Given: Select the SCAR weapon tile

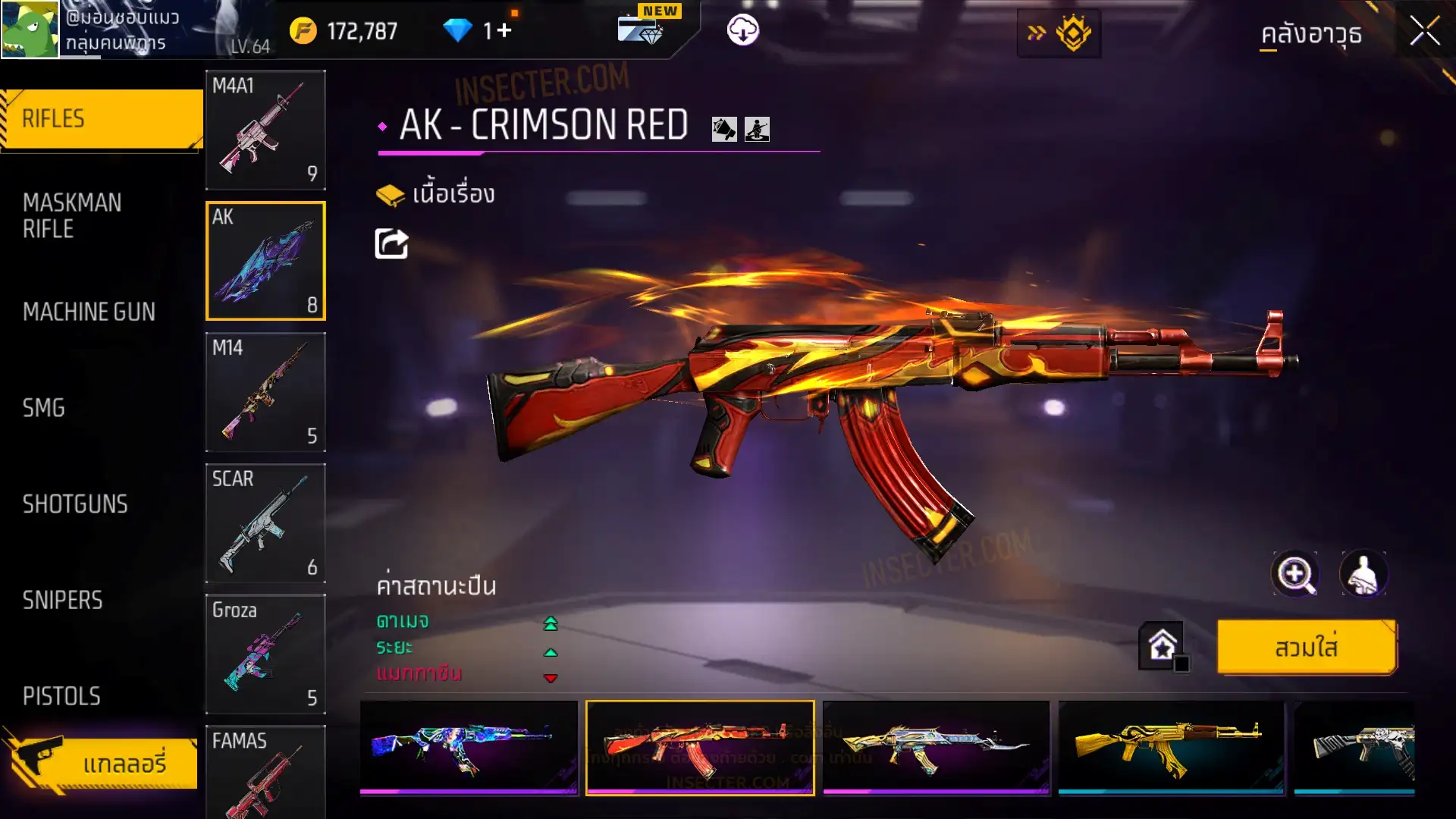Looking at the screenshot, I should pos(265,523).
